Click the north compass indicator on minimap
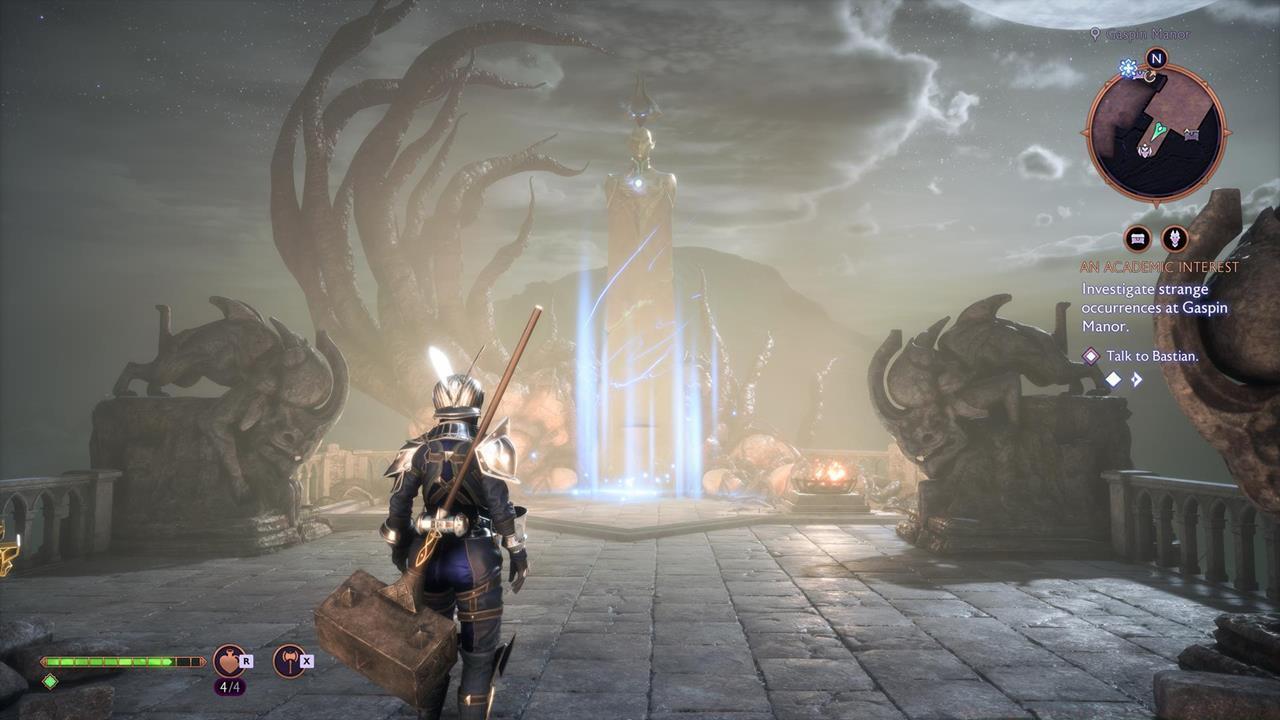 click(1156, 58)
